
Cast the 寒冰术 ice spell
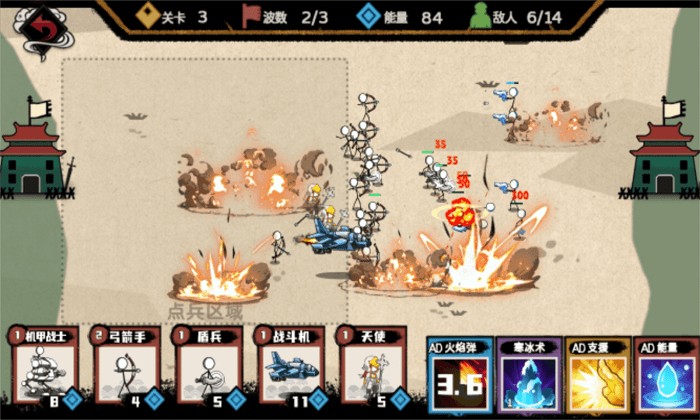[529, 378]
